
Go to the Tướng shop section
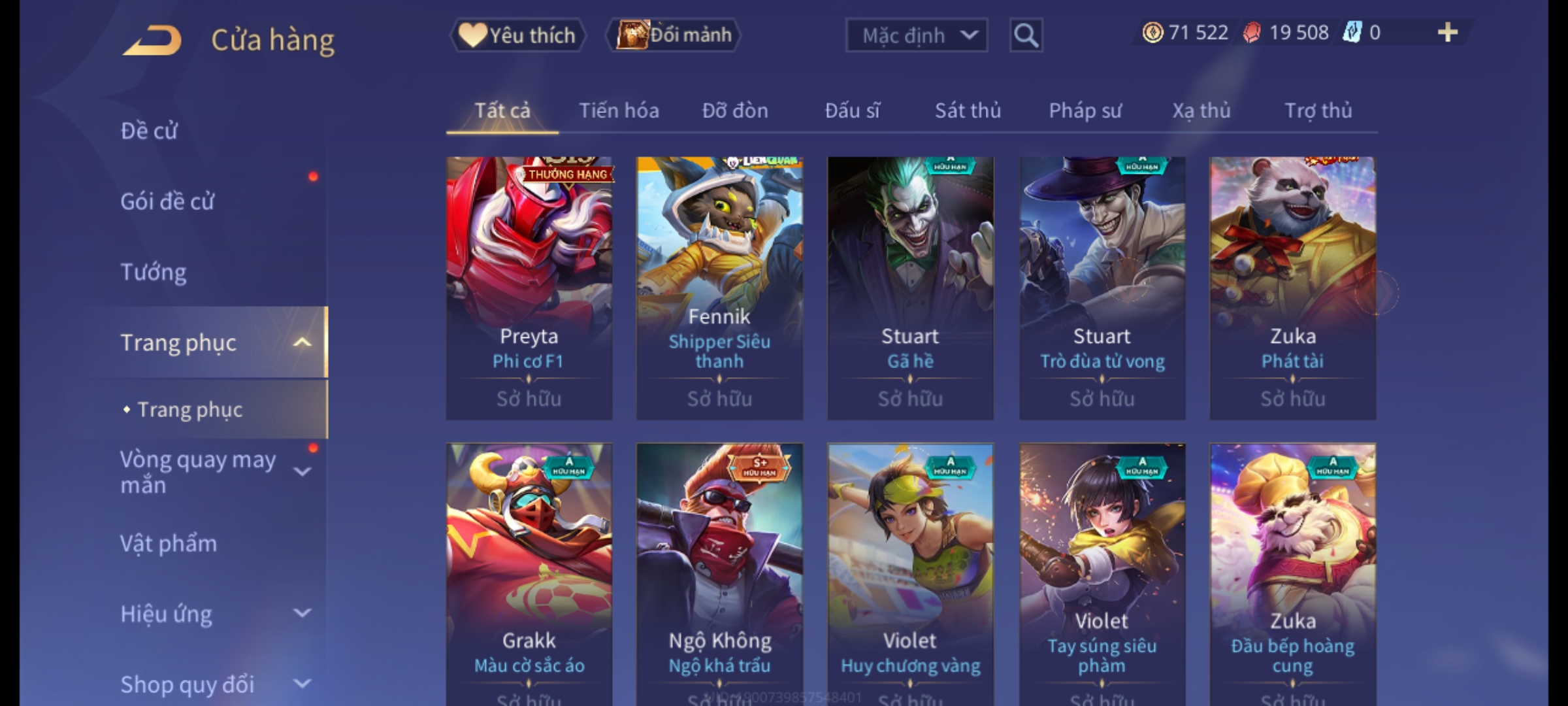[x=154, y=272]
